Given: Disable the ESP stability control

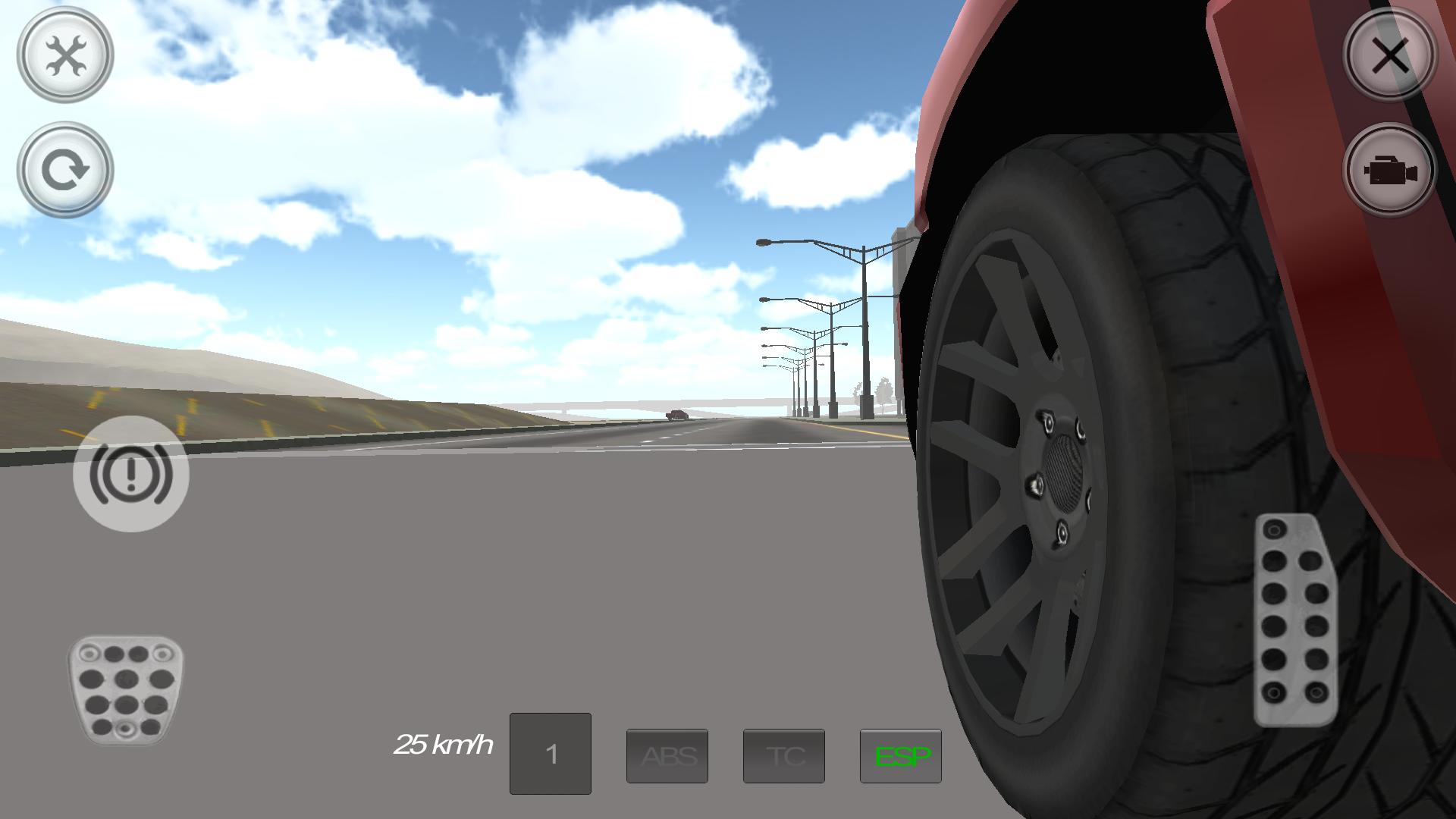Looking at the screenshot, I should 901,756.
